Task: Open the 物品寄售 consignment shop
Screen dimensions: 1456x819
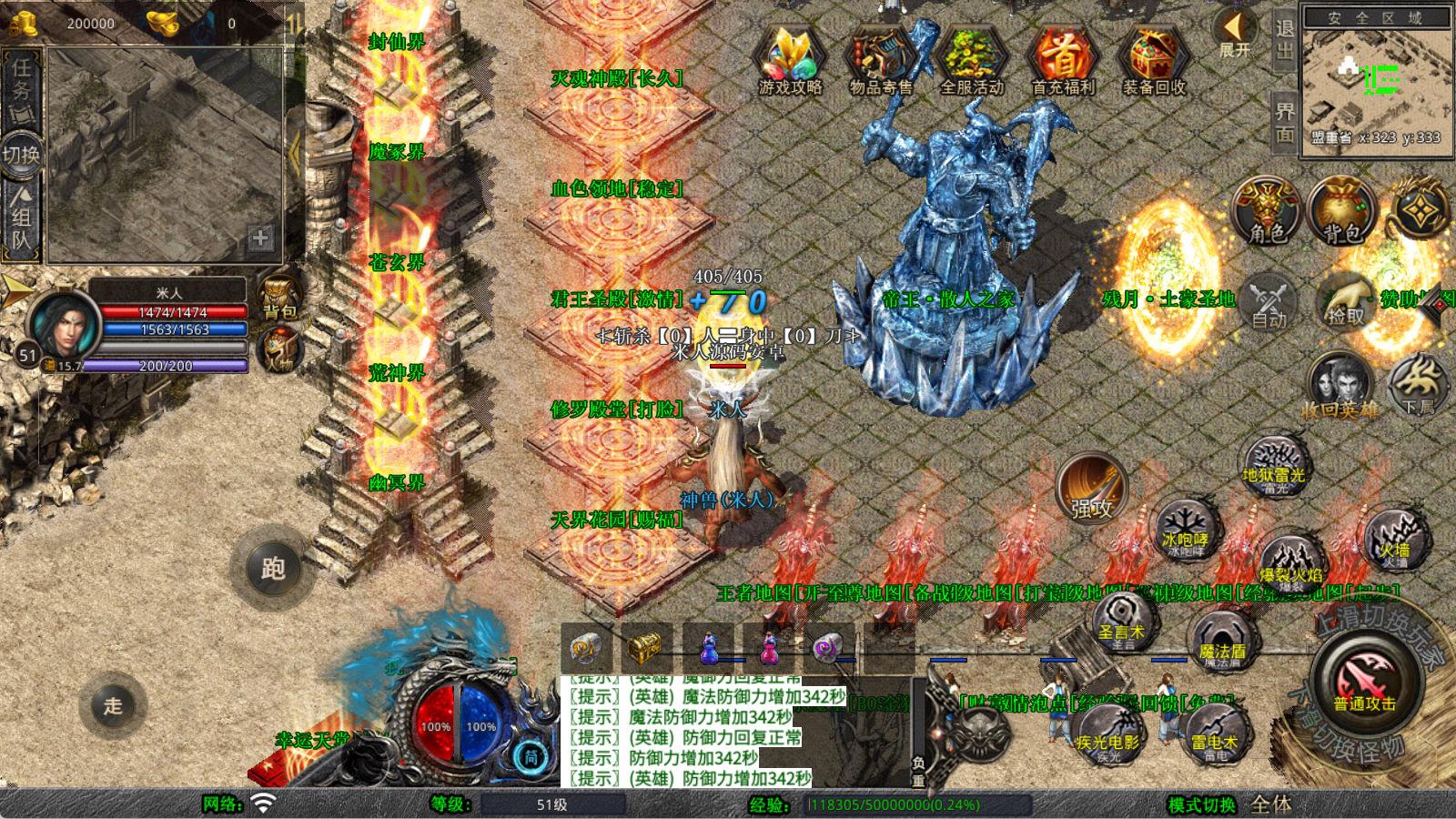Action: (x=881, y=60)
